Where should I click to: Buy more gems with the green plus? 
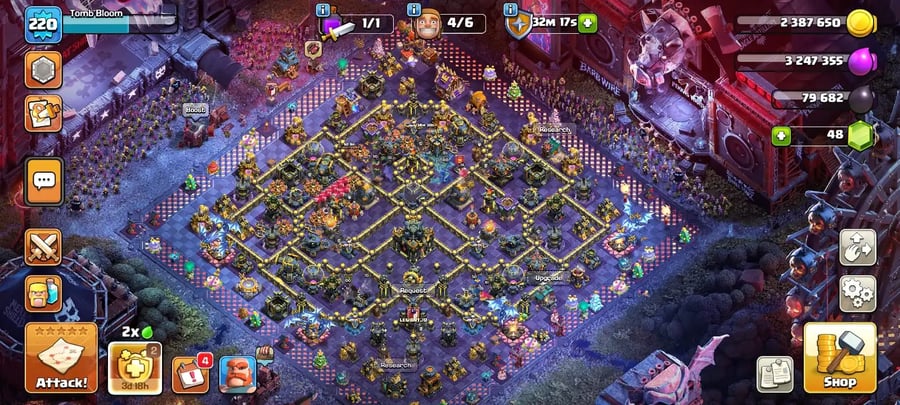[x=784, y=136]
